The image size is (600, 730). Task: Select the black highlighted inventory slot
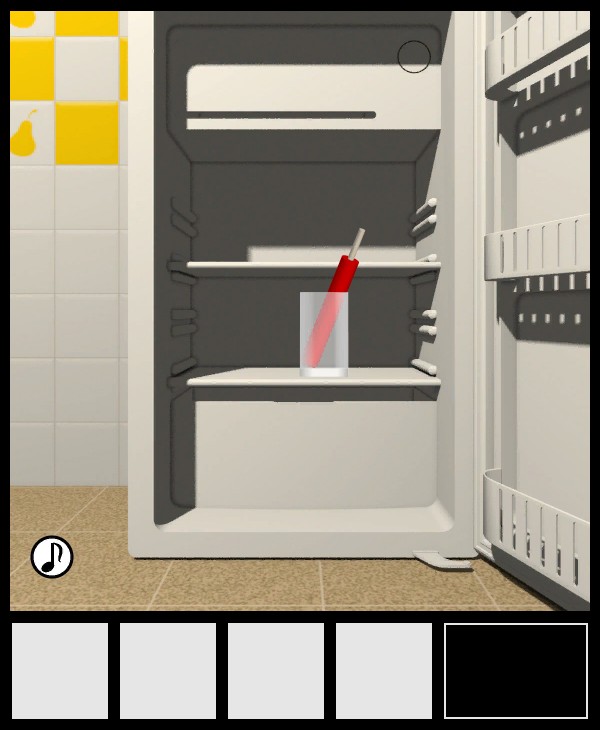(516, 671)
